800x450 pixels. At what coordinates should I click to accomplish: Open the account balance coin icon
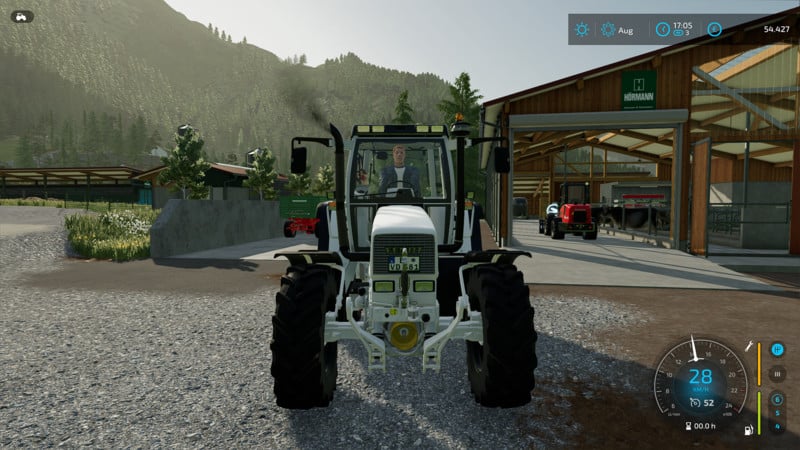pos(714,29)
